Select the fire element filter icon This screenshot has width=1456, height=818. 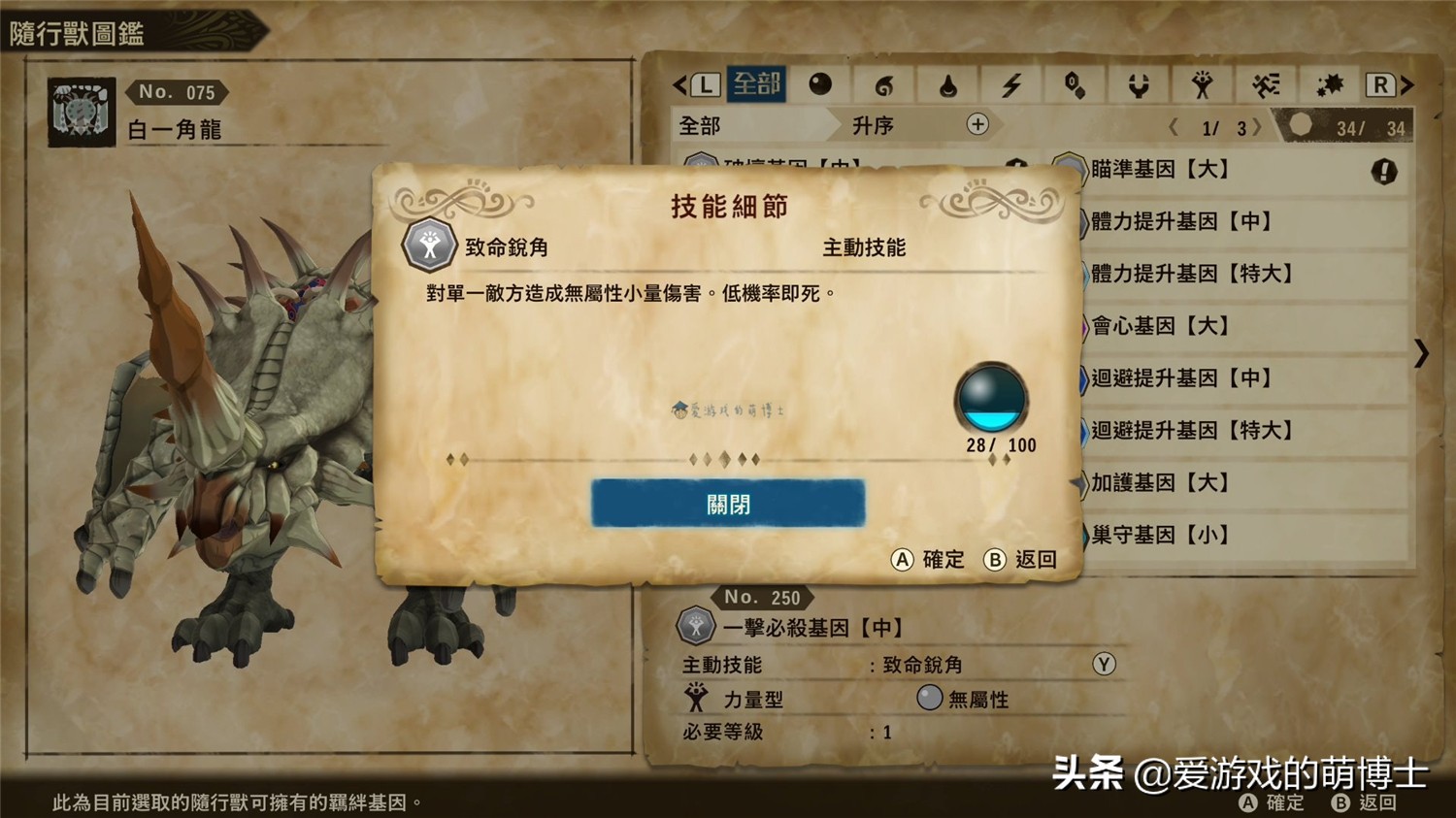click(x=883, y=84)
